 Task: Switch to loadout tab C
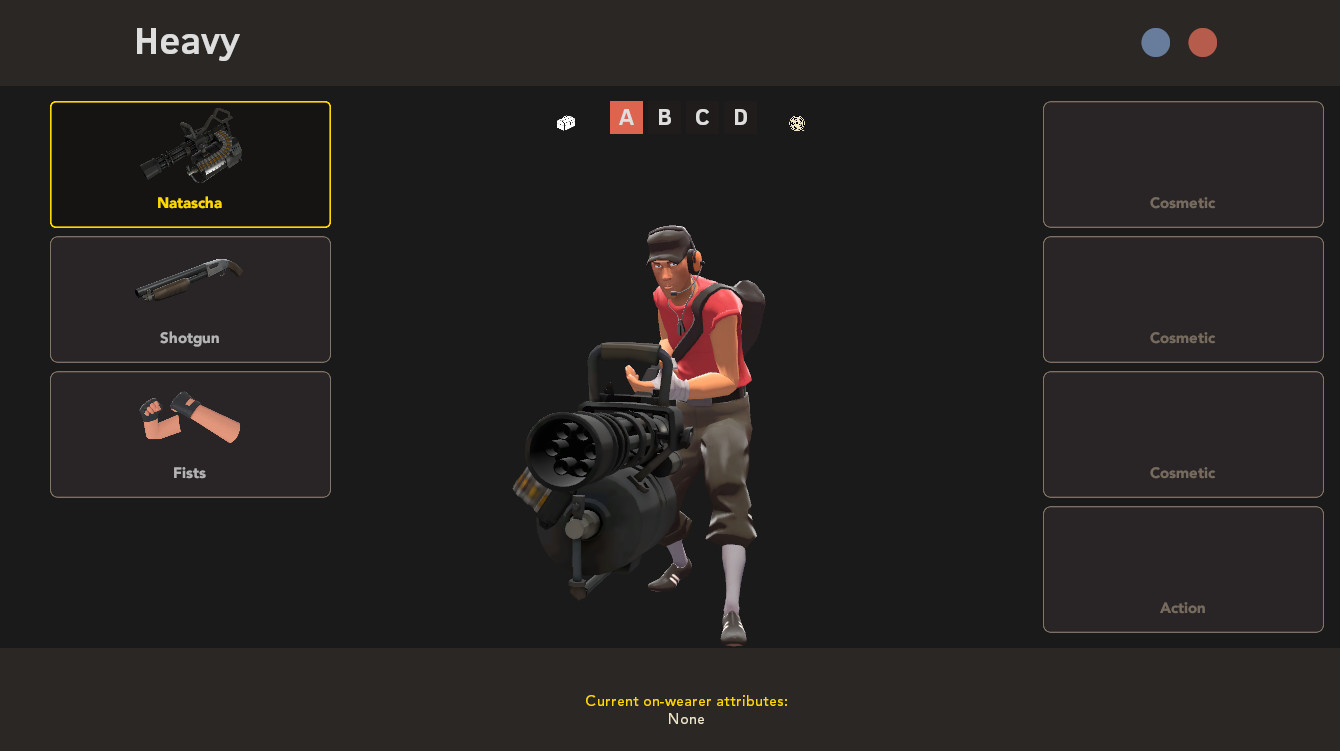702,117
